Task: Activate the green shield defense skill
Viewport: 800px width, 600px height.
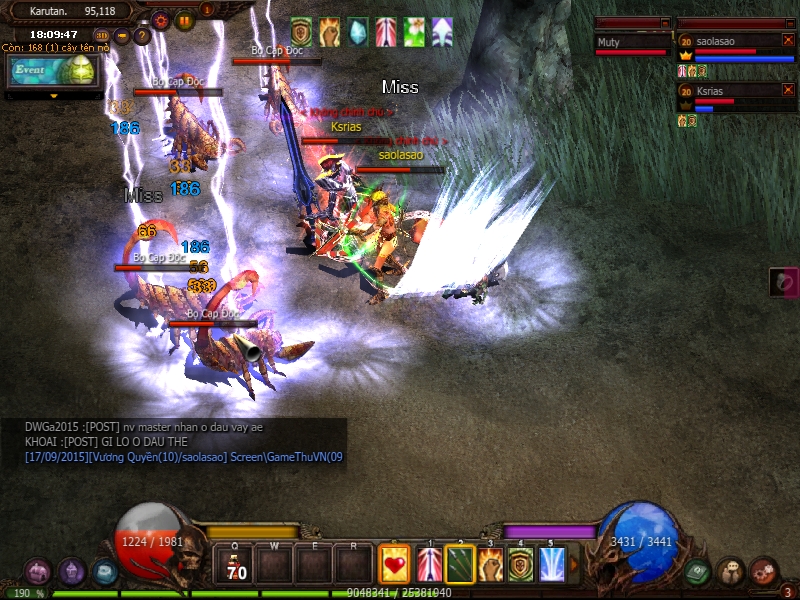Action: pos(521,565)
